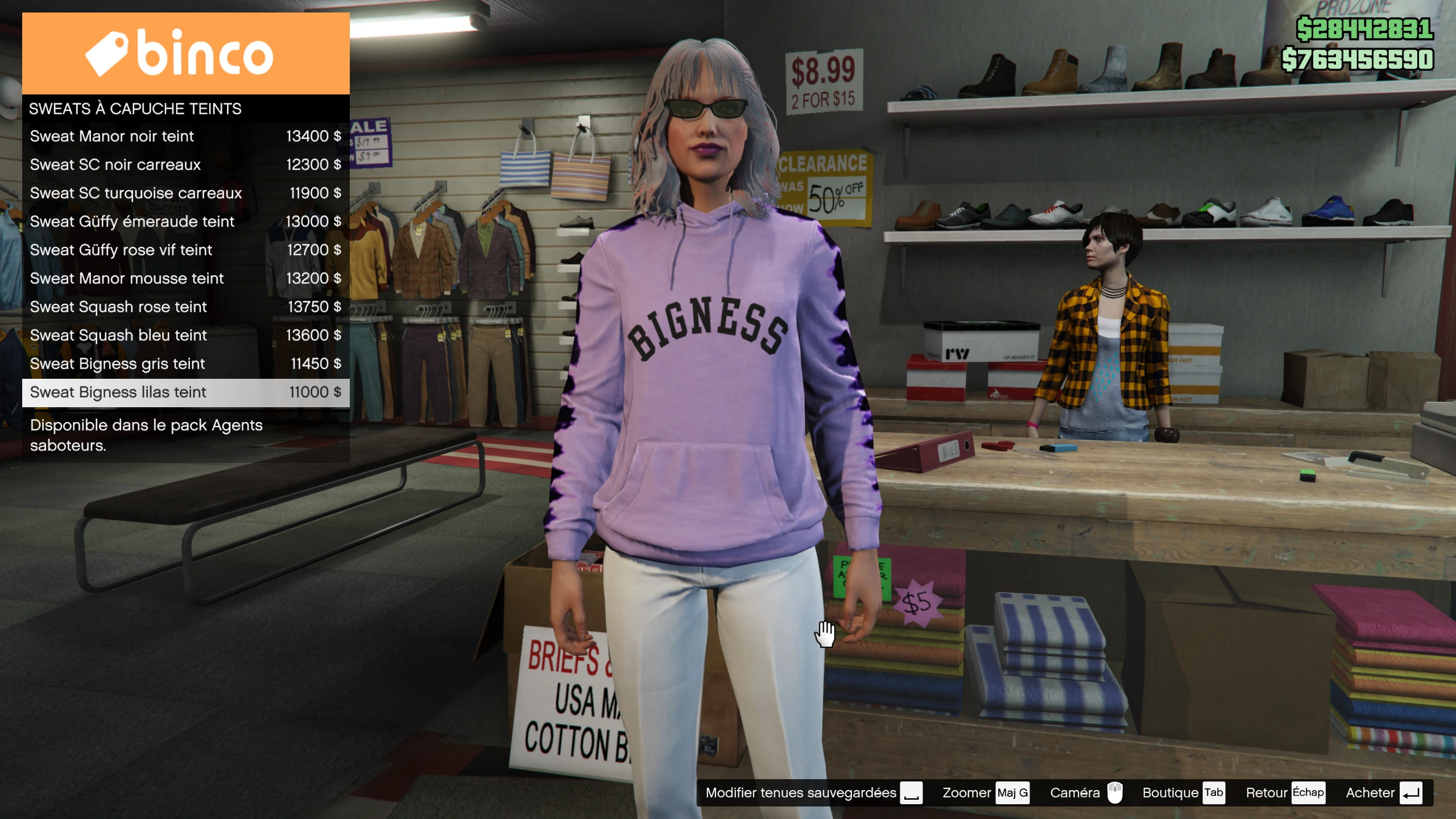This screenshot has height=819, width=1456.
Task: Click highlighted Sweat Bigness lilas teint
Action: [185, 392]
